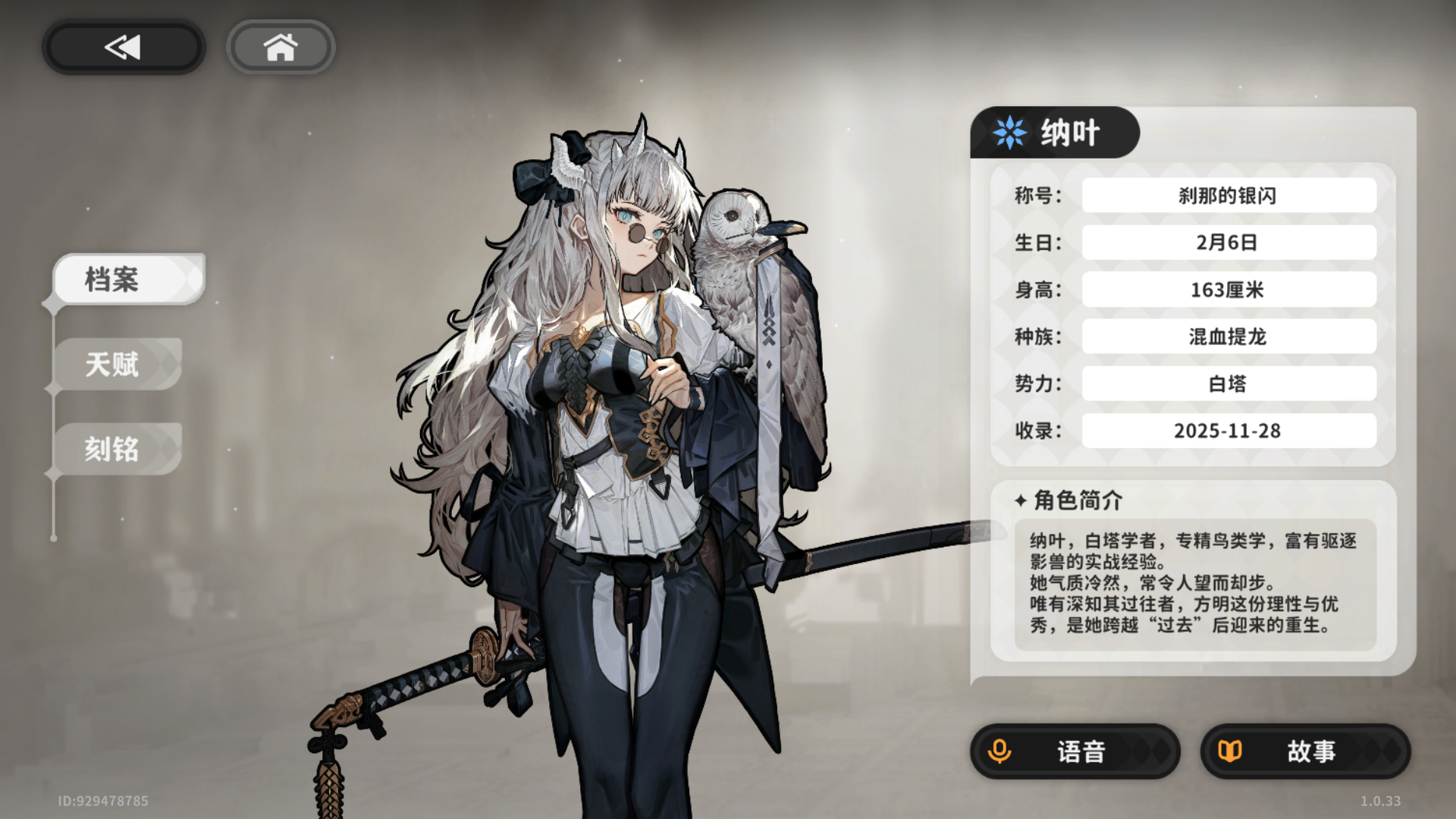This screenshot has height=819, width=1456.
Task: Click the birthday value 2月6日
Action: [x=1228, y=242]
